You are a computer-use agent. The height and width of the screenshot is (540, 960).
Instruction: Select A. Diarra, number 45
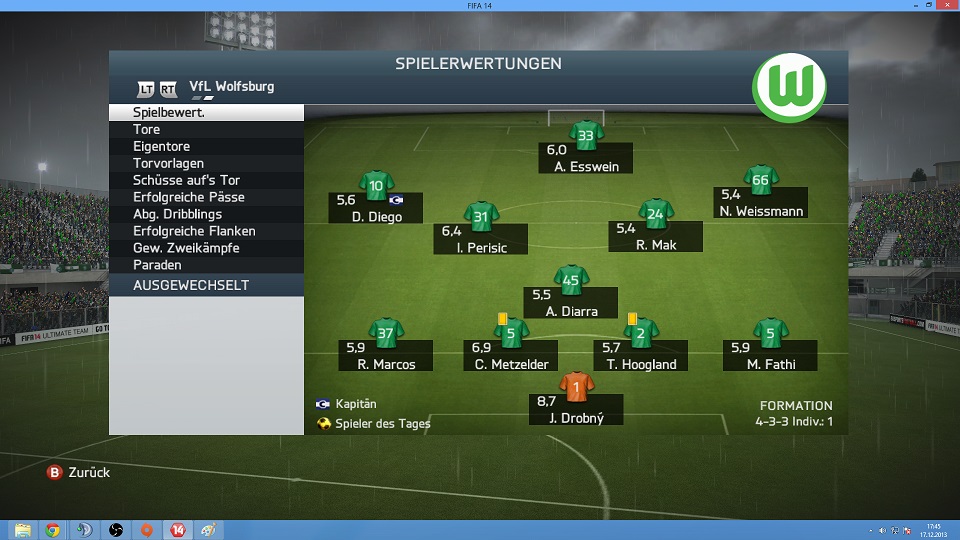[x=571, y=281]
